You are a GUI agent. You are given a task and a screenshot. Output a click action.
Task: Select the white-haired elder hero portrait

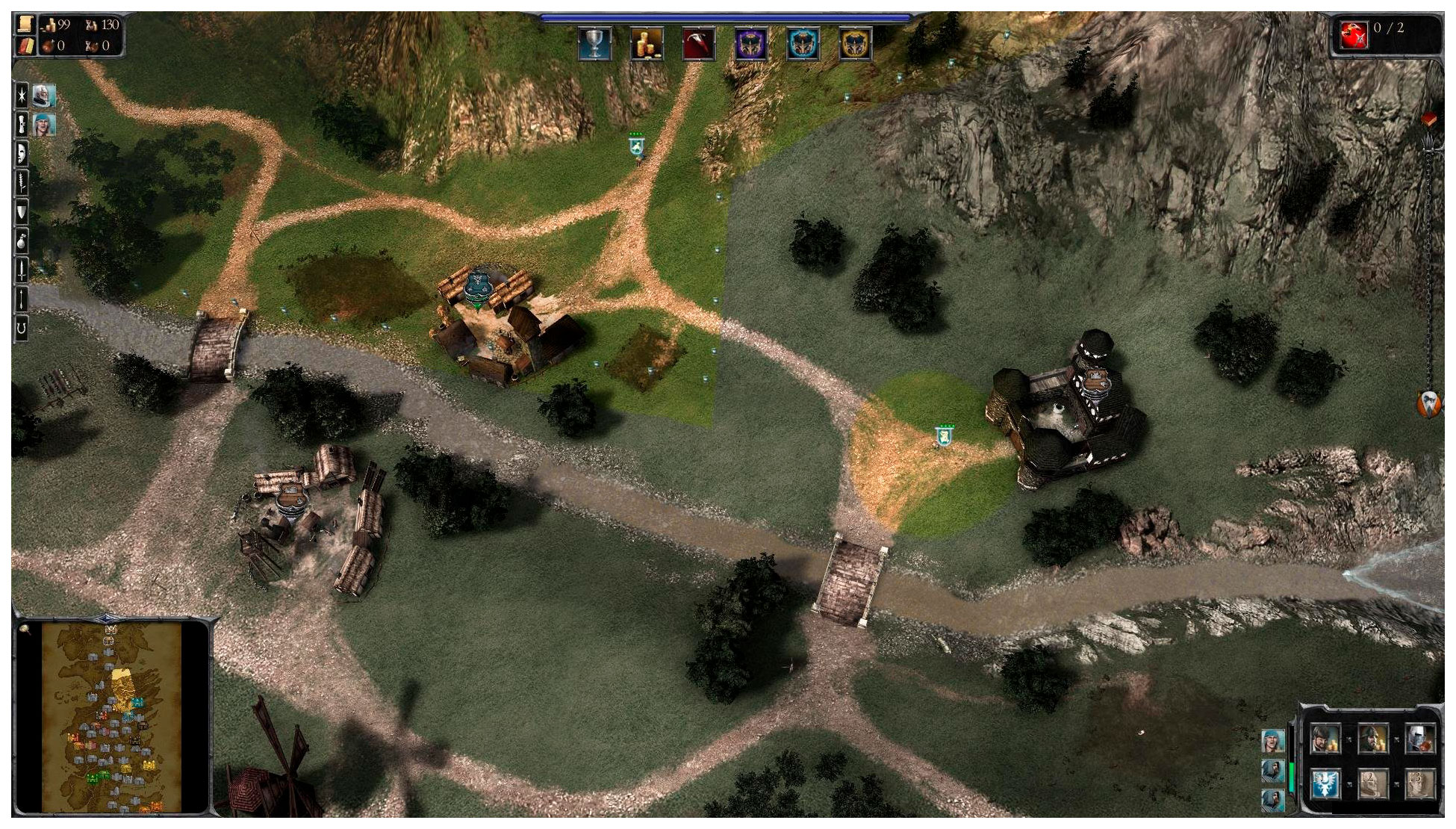coord(44,96)
